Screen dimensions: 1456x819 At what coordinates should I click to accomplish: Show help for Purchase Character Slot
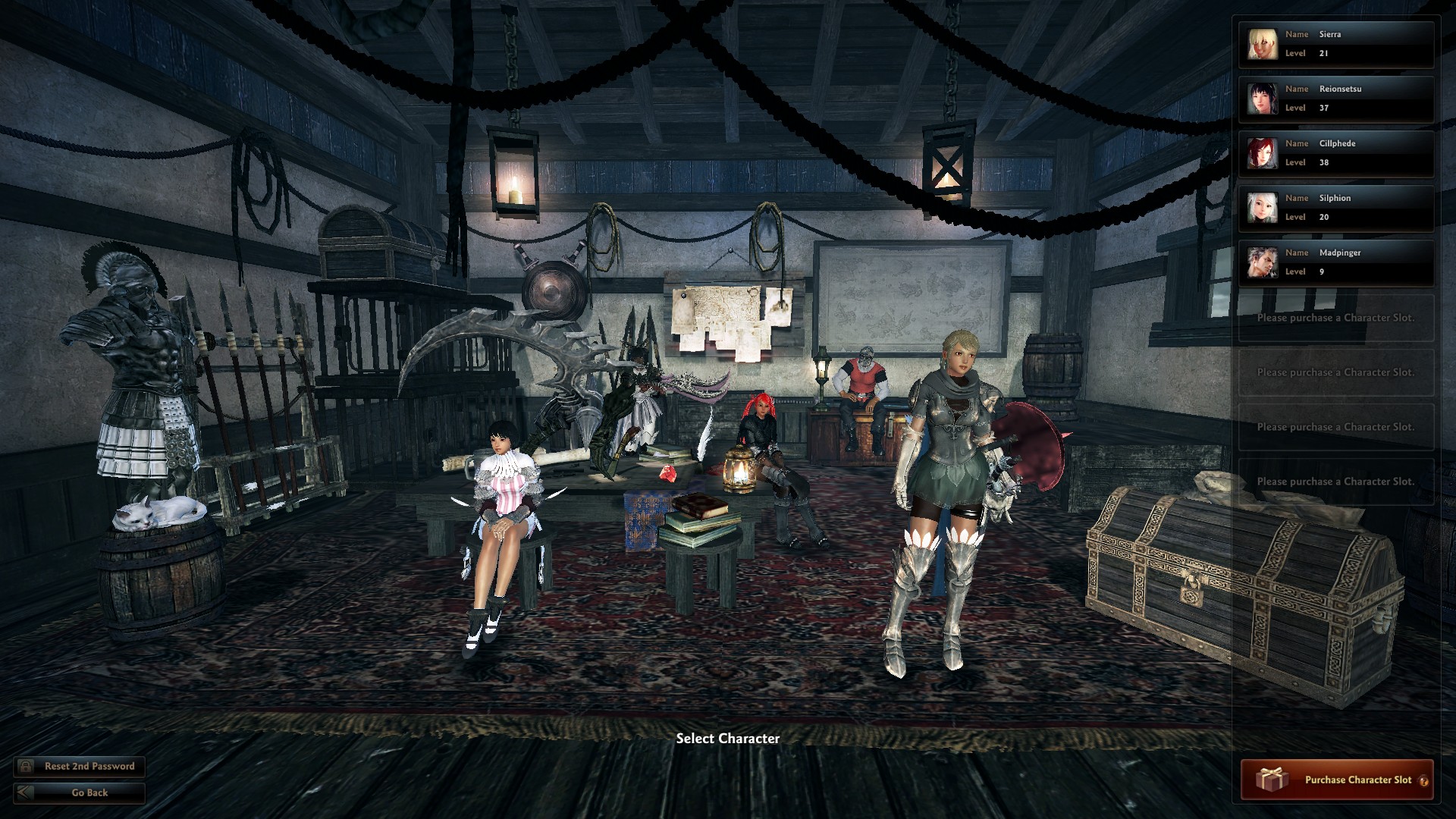(1423, 781)
